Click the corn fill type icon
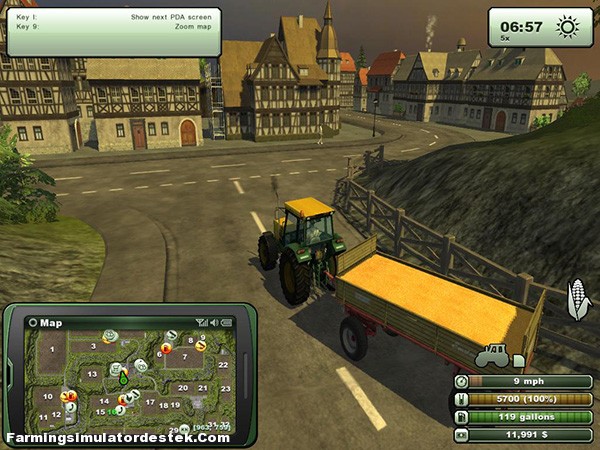This screenshot has width=600, height=450. point(580,299)
